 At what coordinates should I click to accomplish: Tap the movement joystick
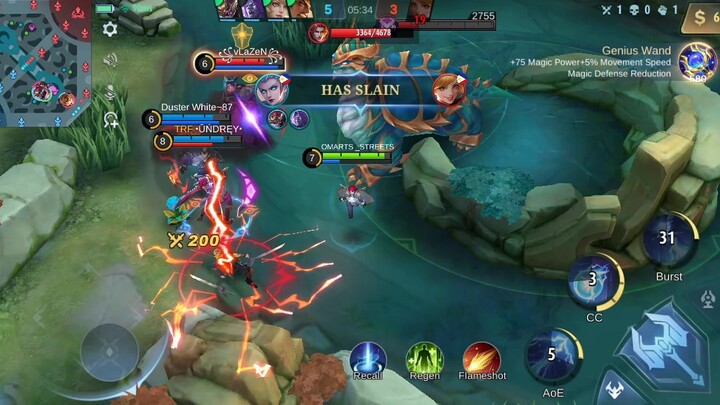coord(109,352)
